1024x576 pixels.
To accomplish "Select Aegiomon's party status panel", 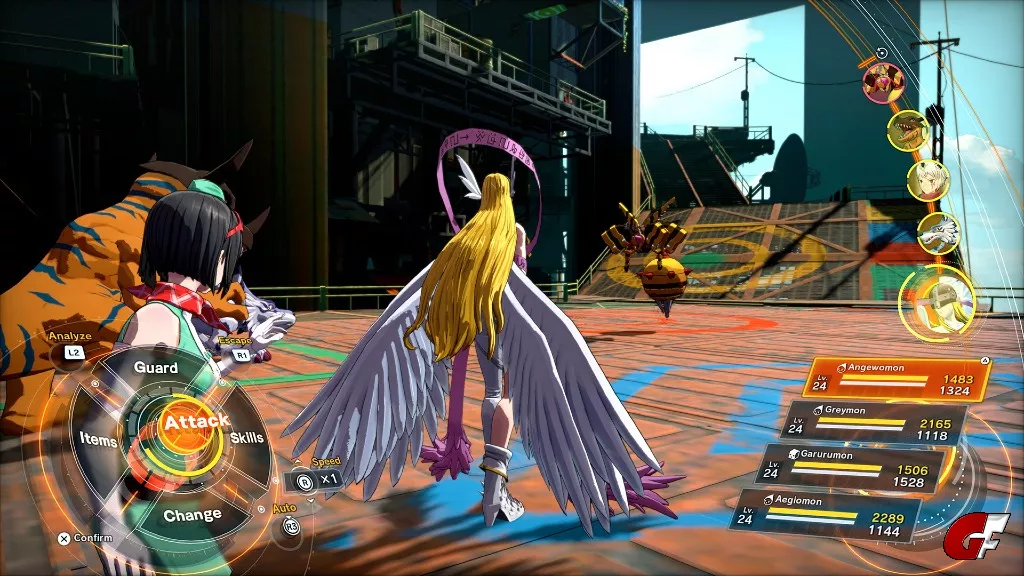I will point(827,512).
